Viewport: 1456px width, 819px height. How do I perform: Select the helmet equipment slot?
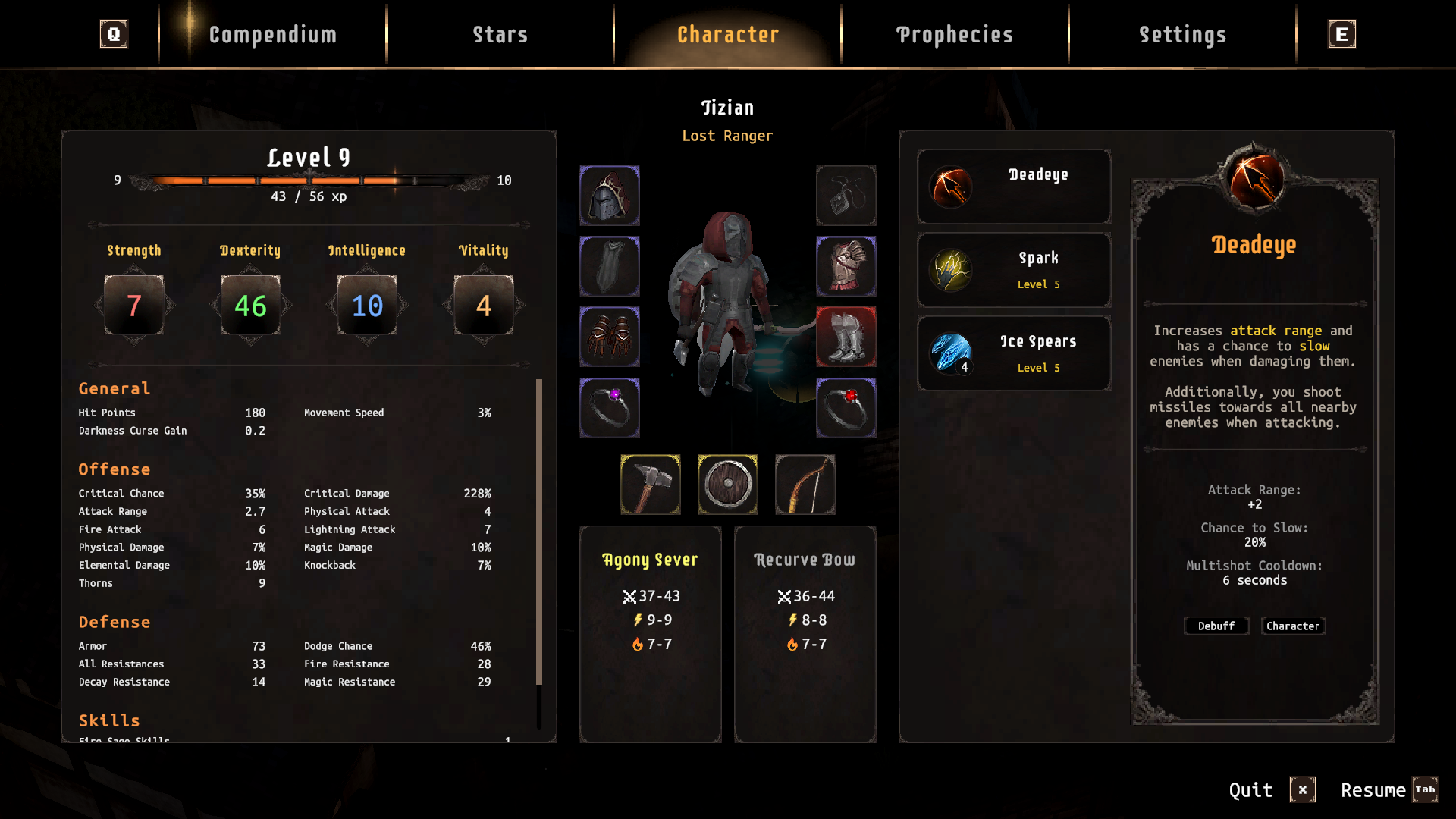coord(610,196)
